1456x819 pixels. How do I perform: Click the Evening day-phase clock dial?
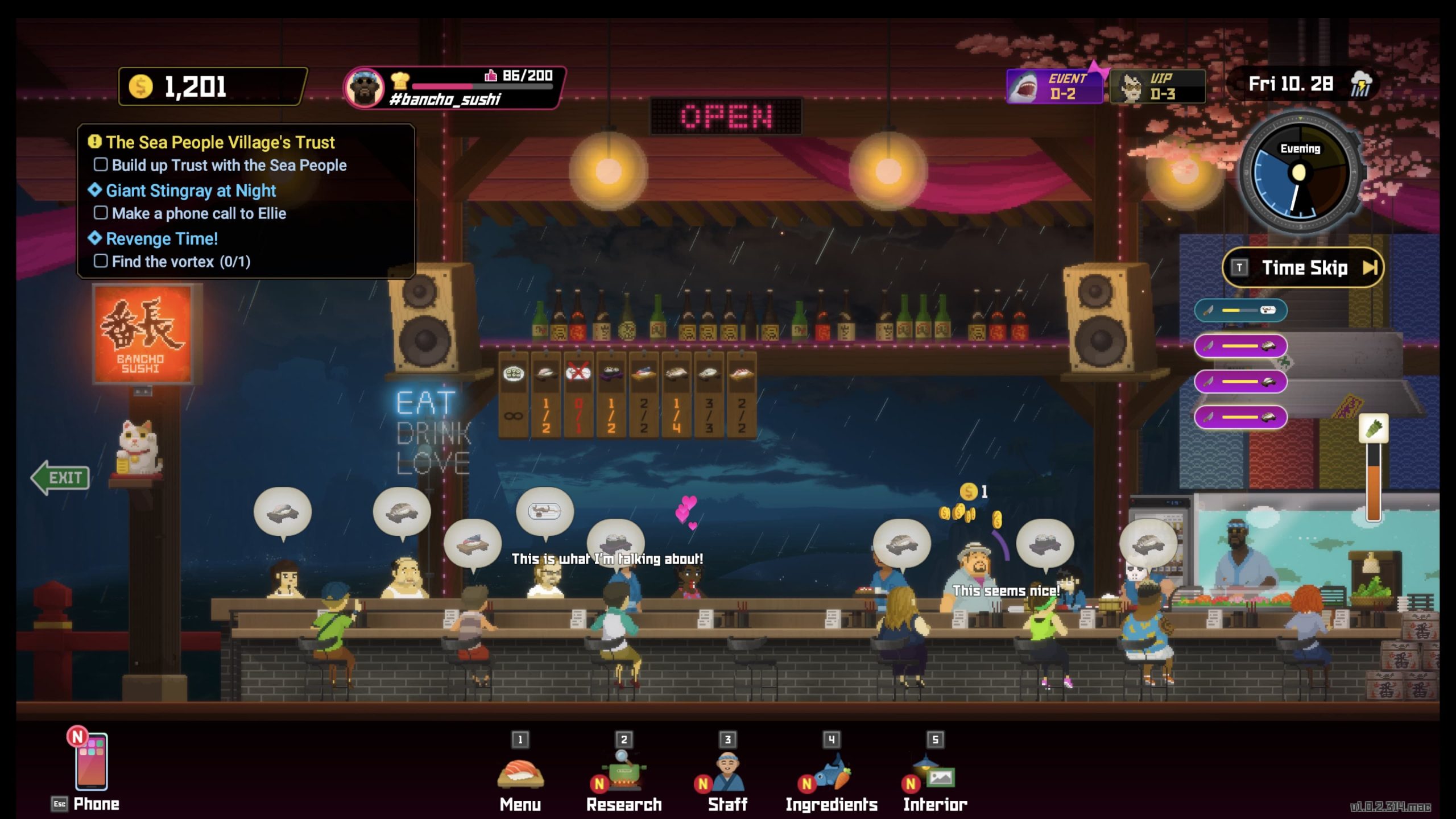point(1300,172)
